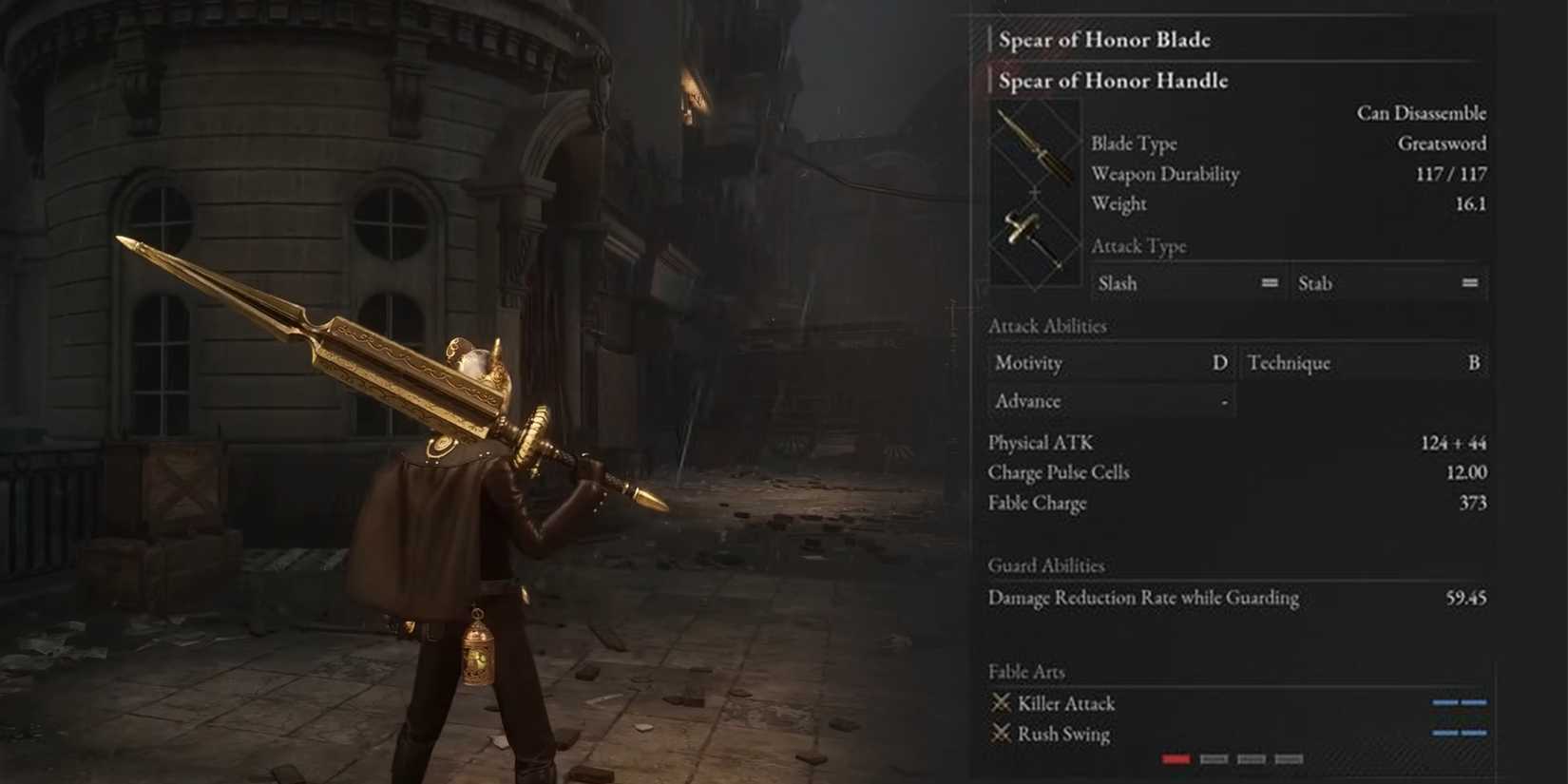The image size is (1568, 784).
Task: Click the Stab attack type rating icon
Action: (1468, 282)
